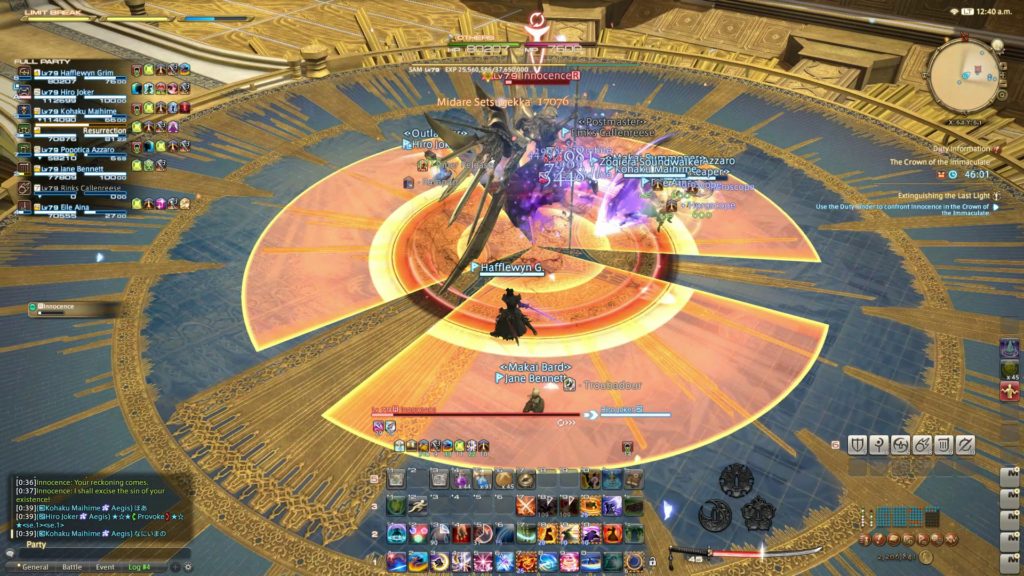The width and height of the screenshot is (1024, 576).
Task: Select Innocence in the enemy list
Action: (60, 307)
